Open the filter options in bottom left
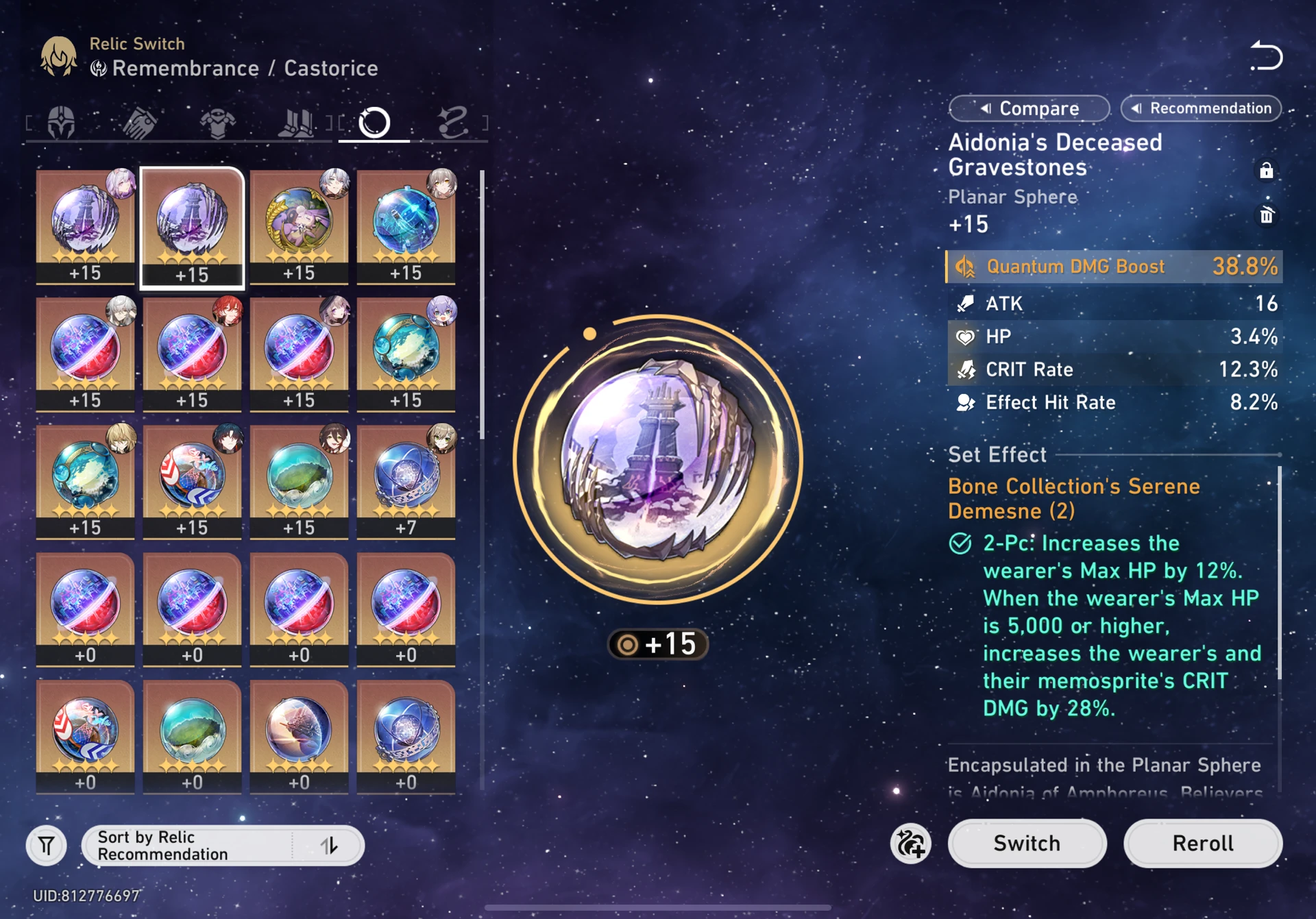 pos(45,845)
